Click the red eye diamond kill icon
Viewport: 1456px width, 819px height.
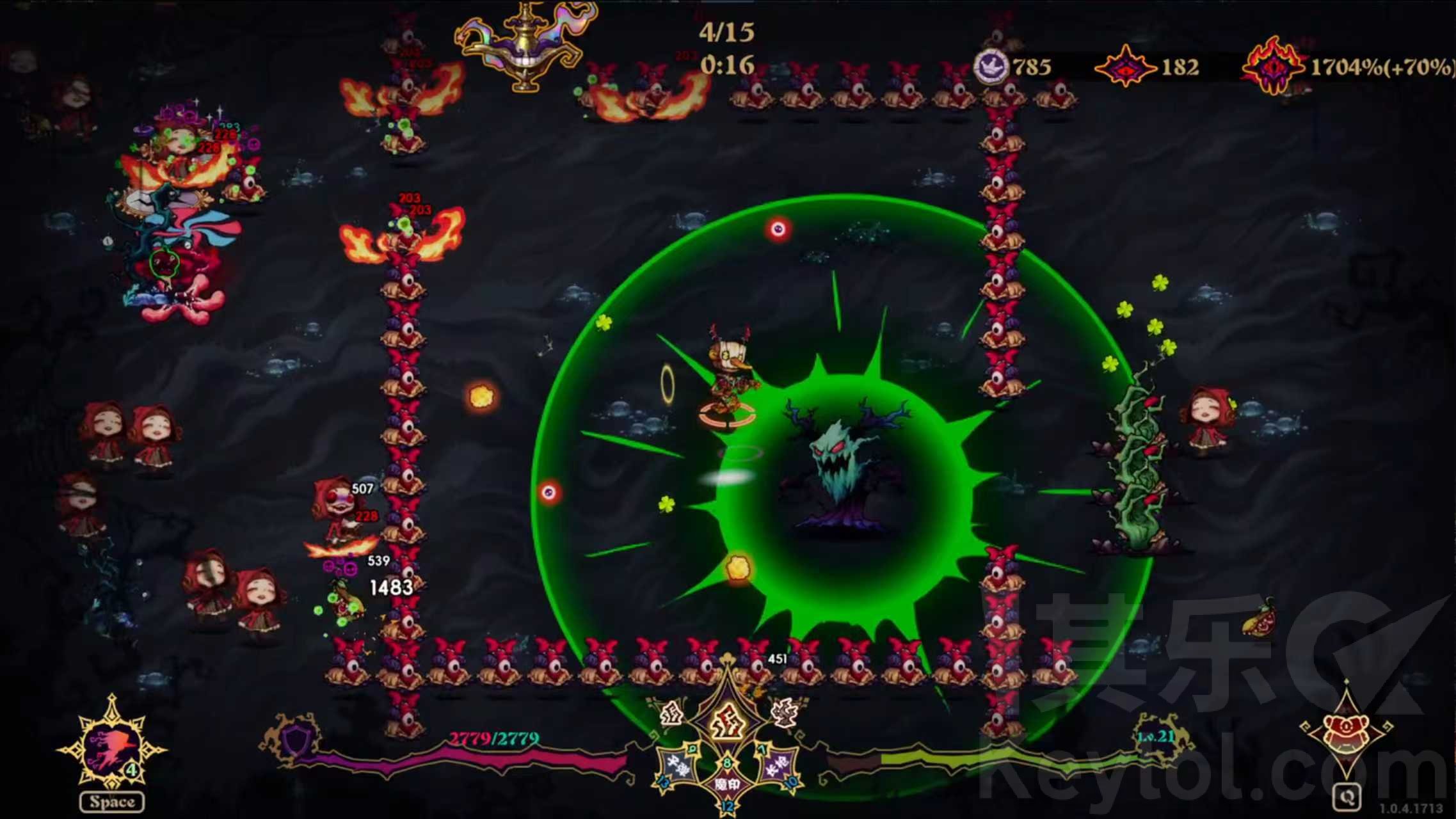1126,67
